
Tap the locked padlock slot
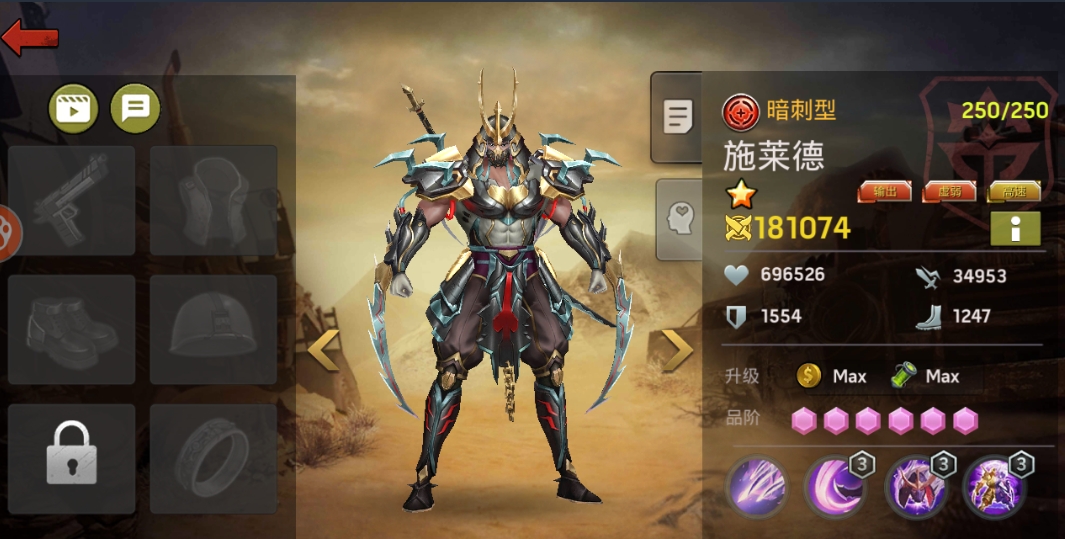[x=72, y=459]
